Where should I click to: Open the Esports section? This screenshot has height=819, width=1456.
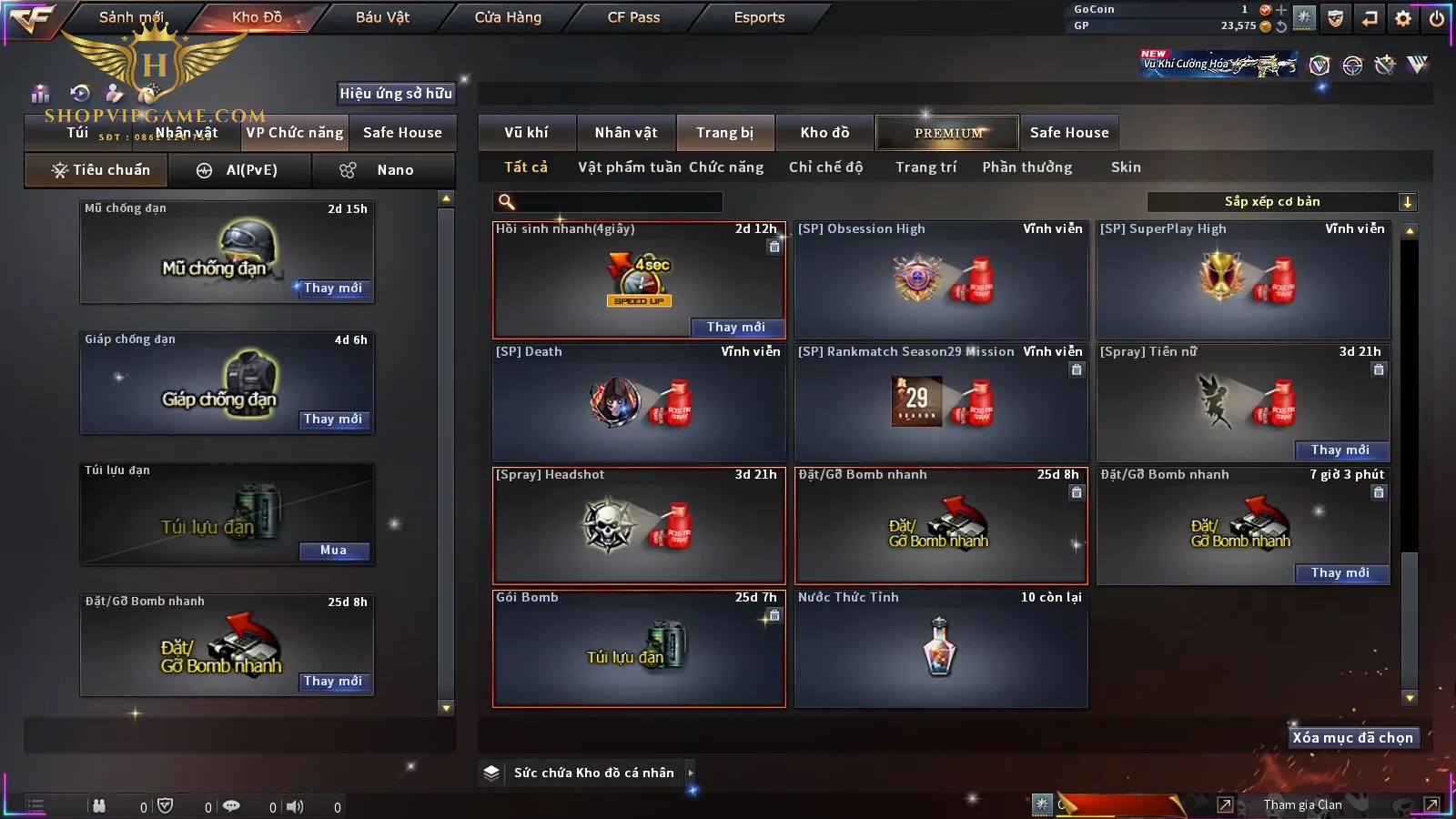click(x=759, y=17)
